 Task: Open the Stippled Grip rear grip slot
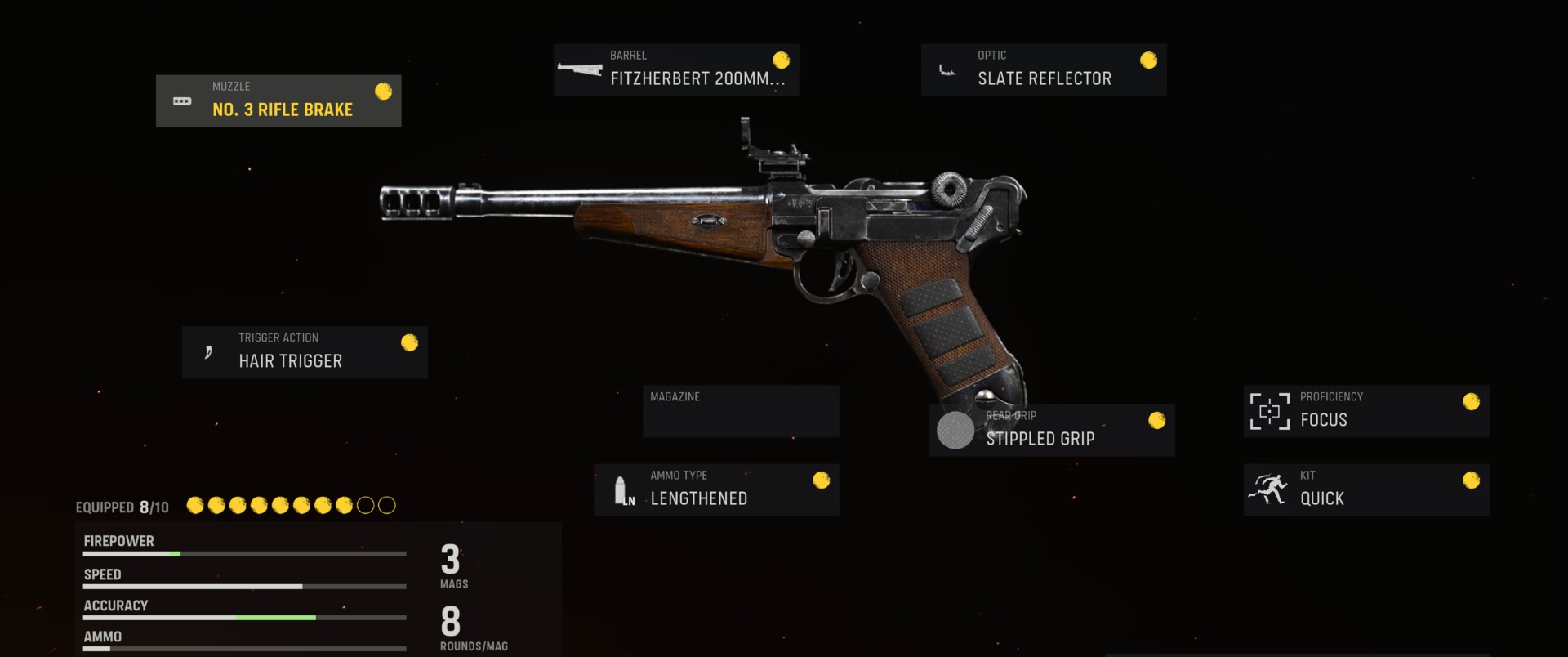(1051, 431)
